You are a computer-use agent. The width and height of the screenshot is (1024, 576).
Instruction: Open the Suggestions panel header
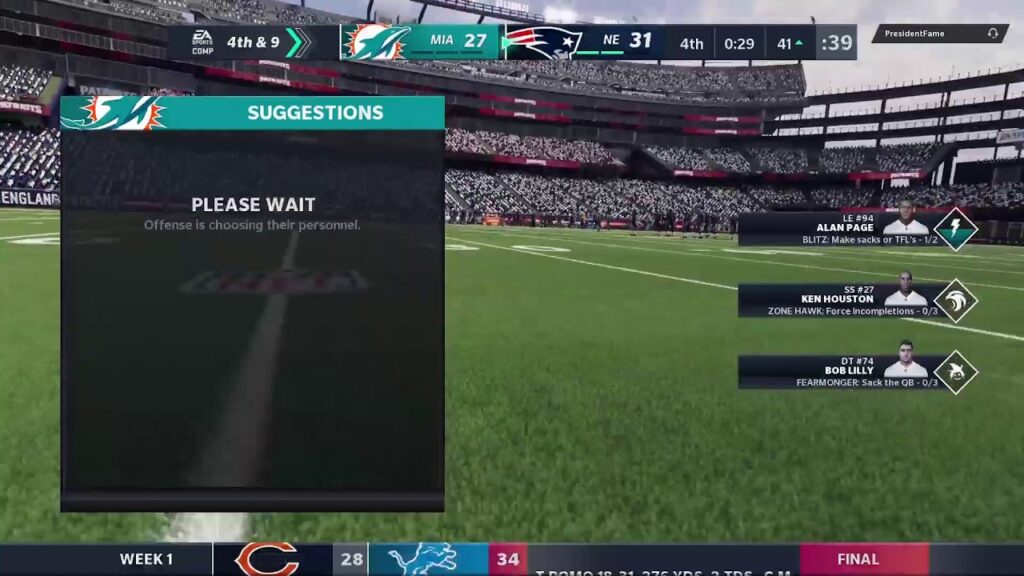click(x=252, y=113)
